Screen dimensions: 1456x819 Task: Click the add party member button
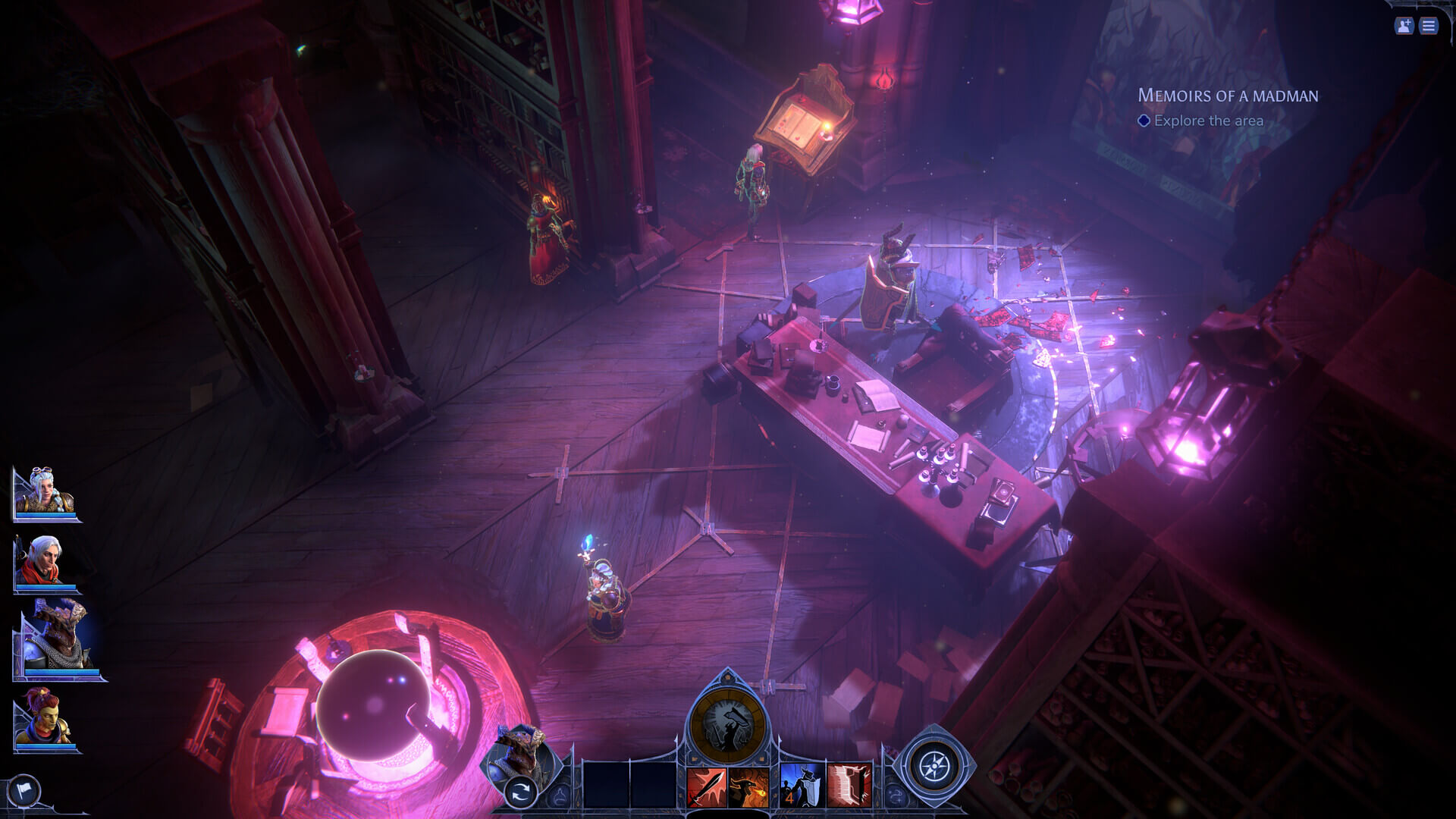(x=1404, y=27)
